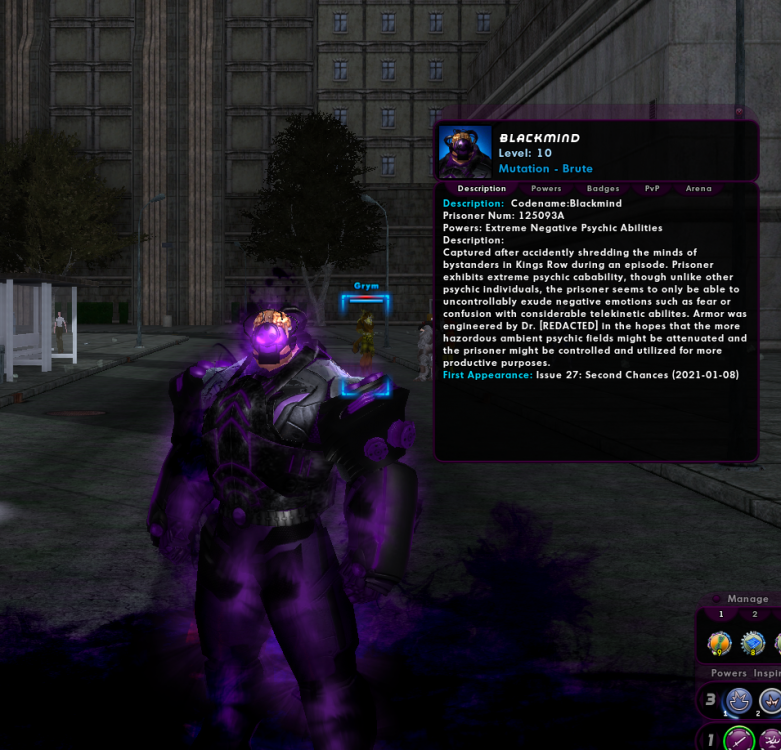Screen dimensions: 781x750
Task: Target the Grym player name tag
Action: (x=366, y=286)
